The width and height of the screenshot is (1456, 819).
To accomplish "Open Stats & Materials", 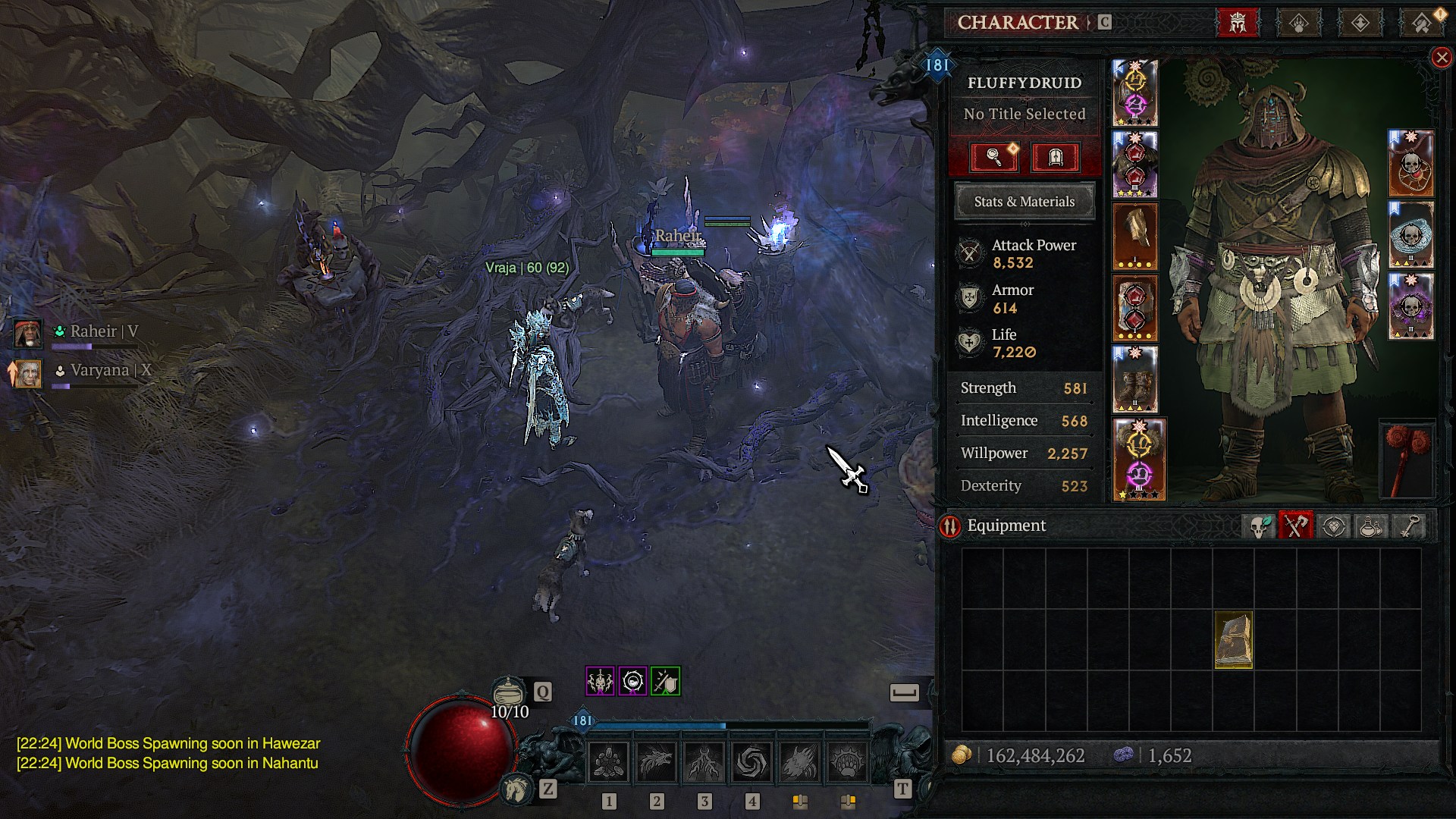I will 1024,202.
